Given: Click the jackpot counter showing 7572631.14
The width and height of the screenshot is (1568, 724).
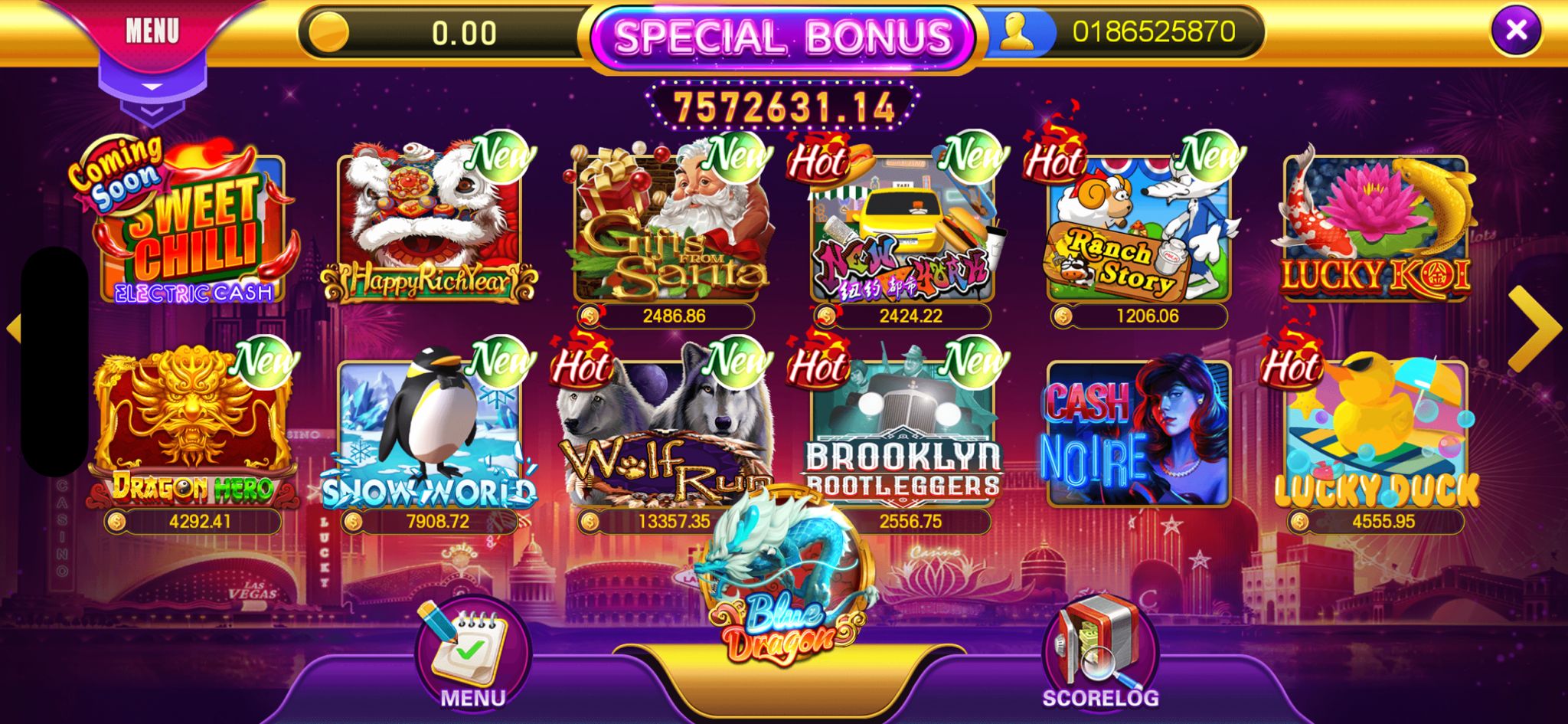Looking at the screenshot, I should 783,102.
